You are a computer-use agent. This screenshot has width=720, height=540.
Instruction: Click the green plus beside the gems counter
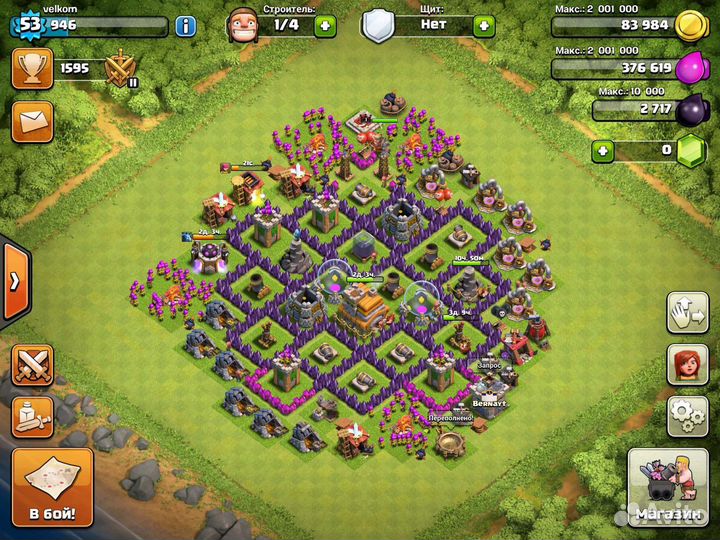[x=603, y=152]
